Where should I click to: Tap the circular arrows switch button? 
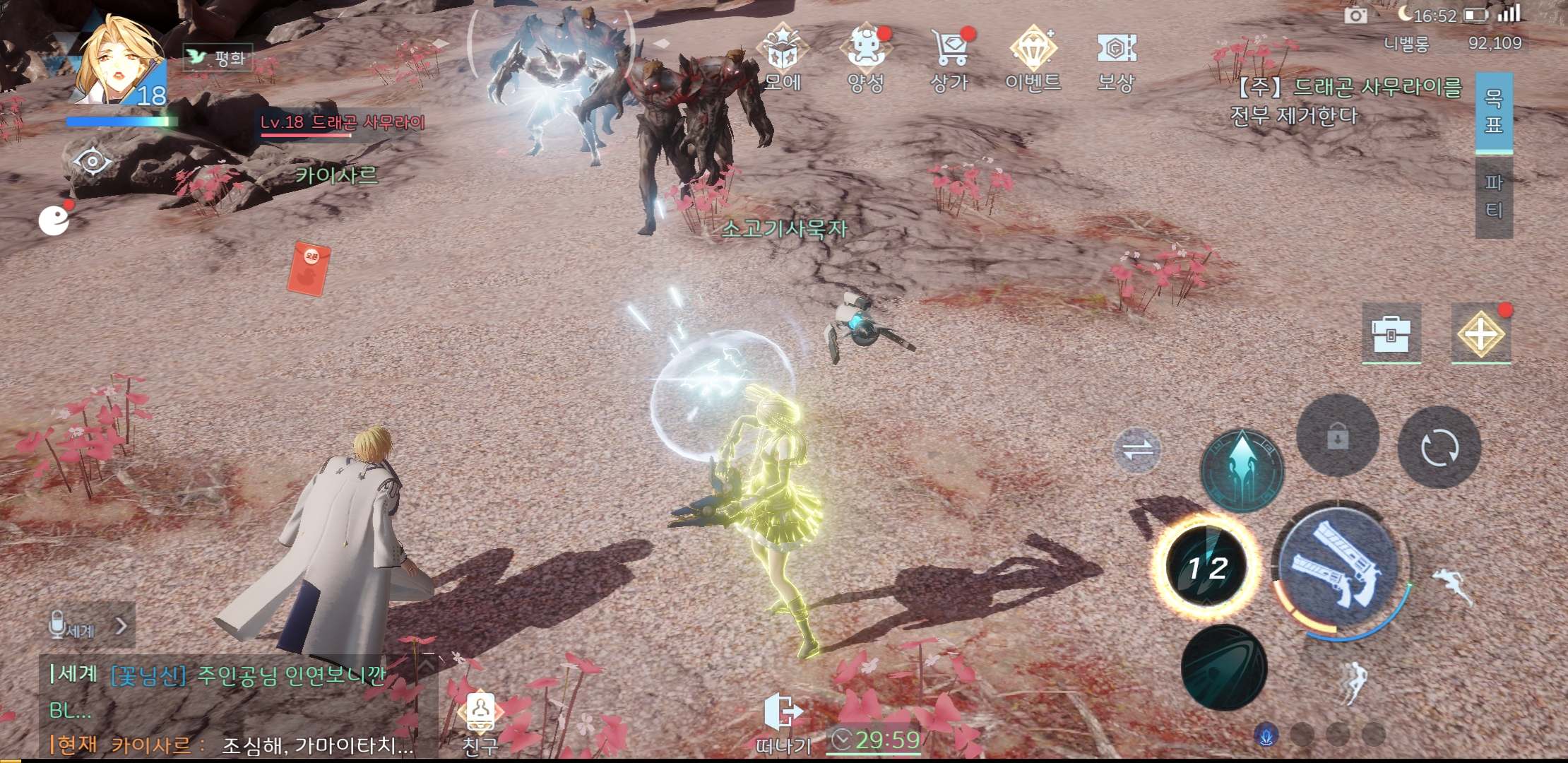[1439, 448]
